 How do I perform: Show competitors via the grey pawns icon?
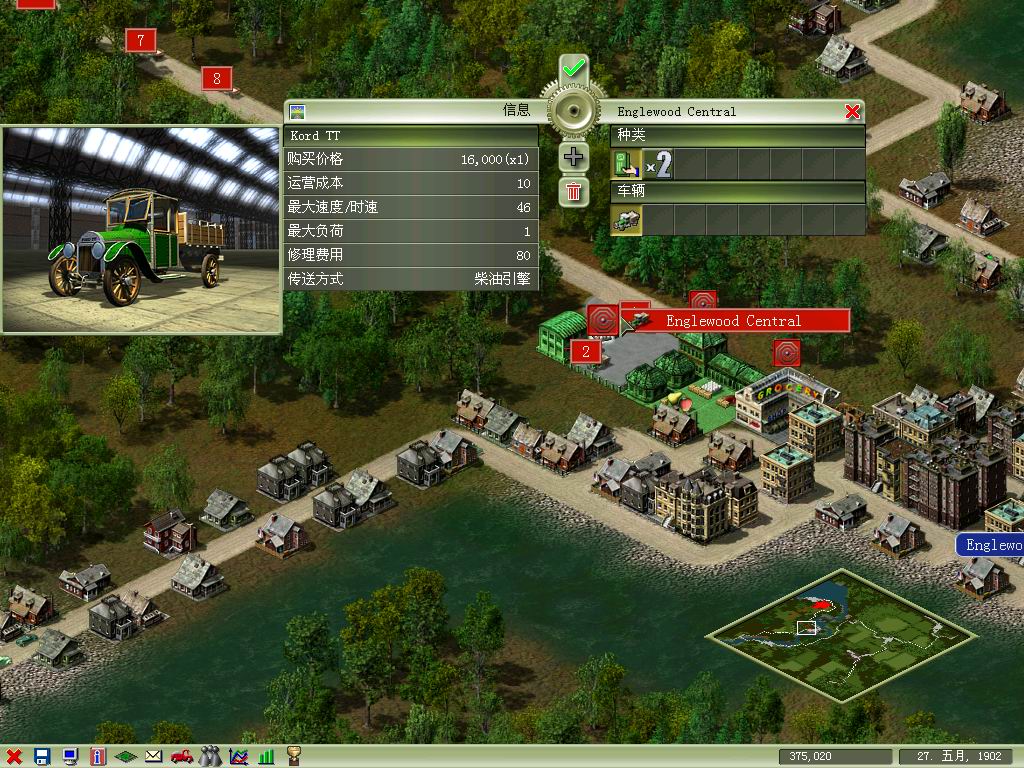point(210,757)
